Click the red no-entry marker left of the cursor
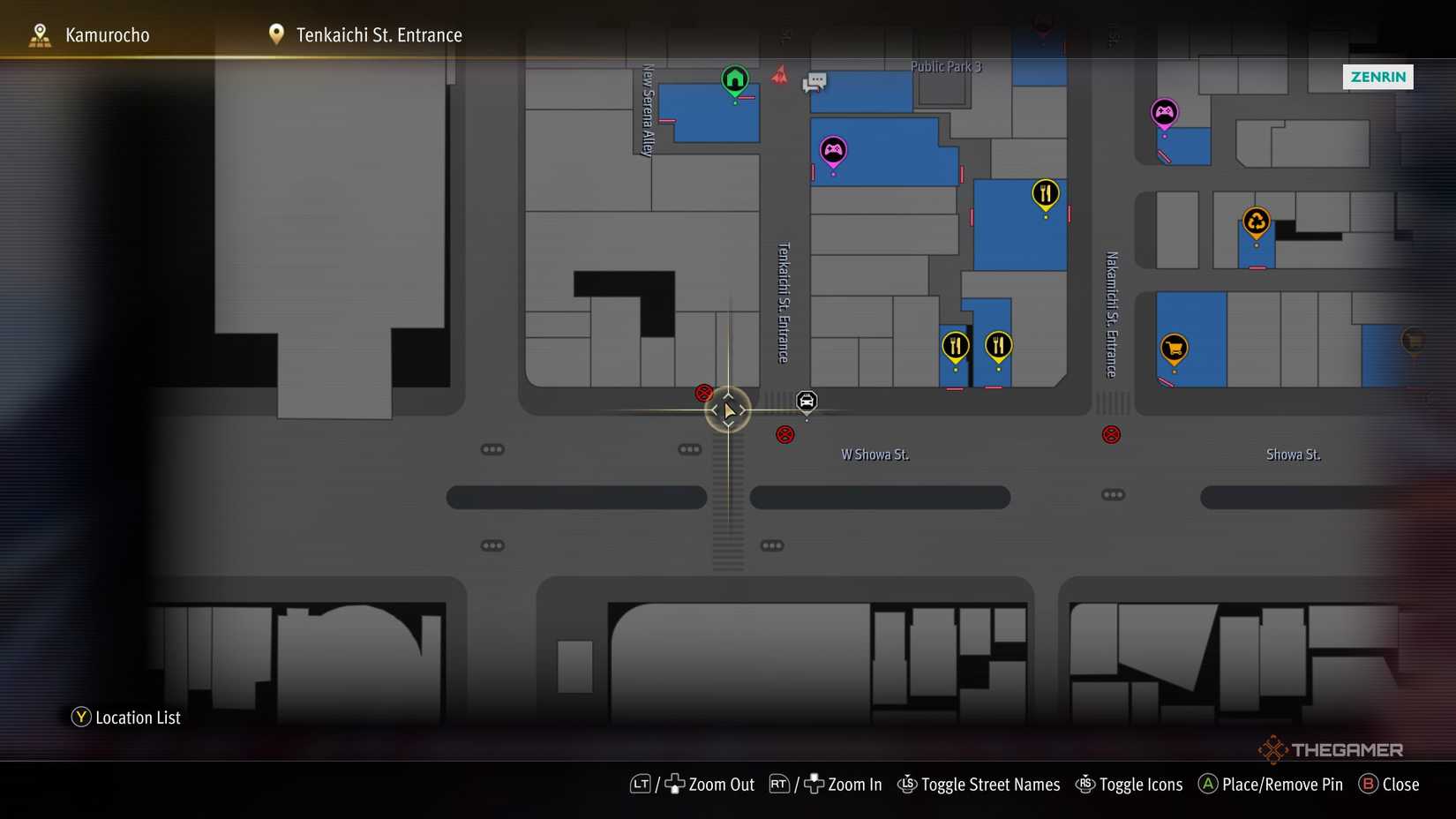Viewport: 1456px width, 819px height. point(702,393)
